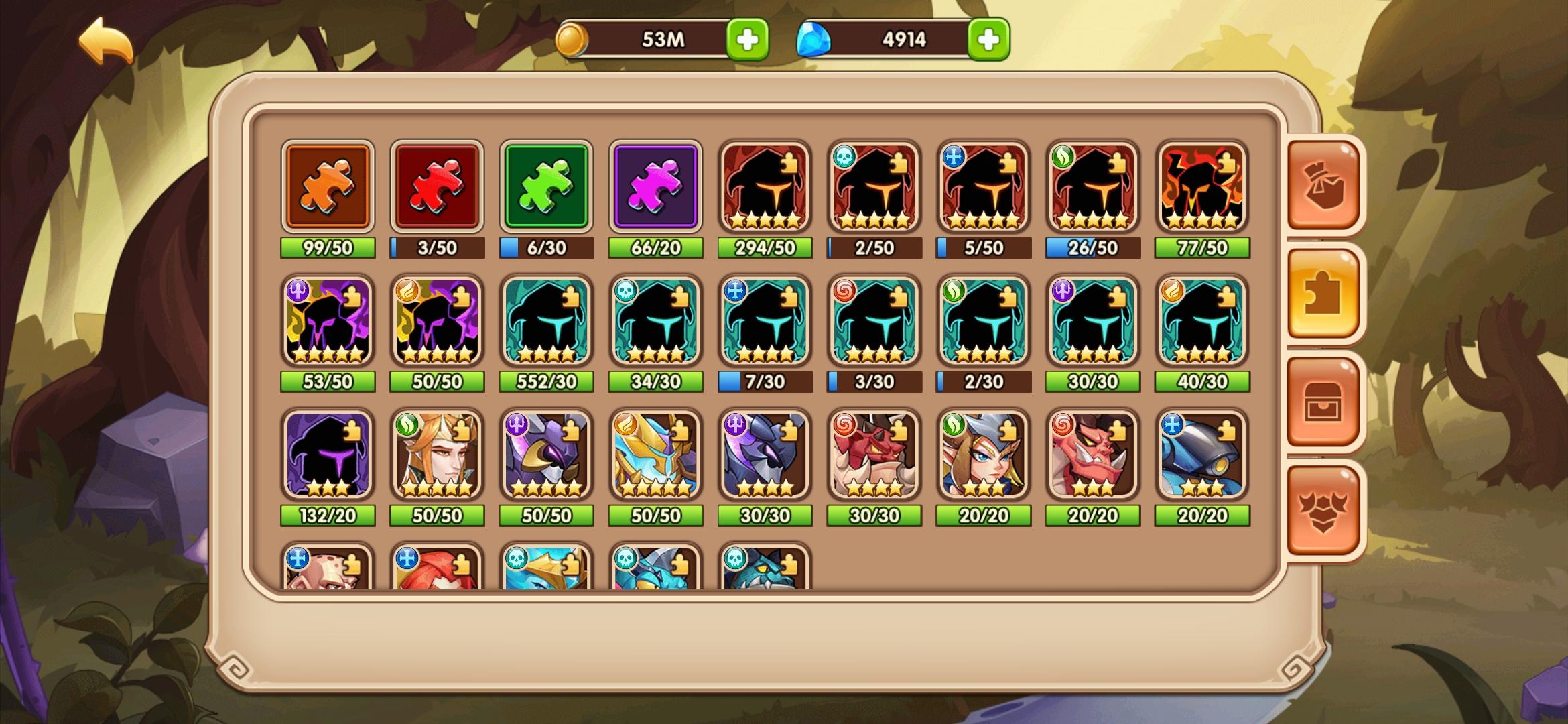This screenshot has width=1568, height=724.
Task: Select the orange puzzle shard with 99/50 count
Action: [328, 187]
